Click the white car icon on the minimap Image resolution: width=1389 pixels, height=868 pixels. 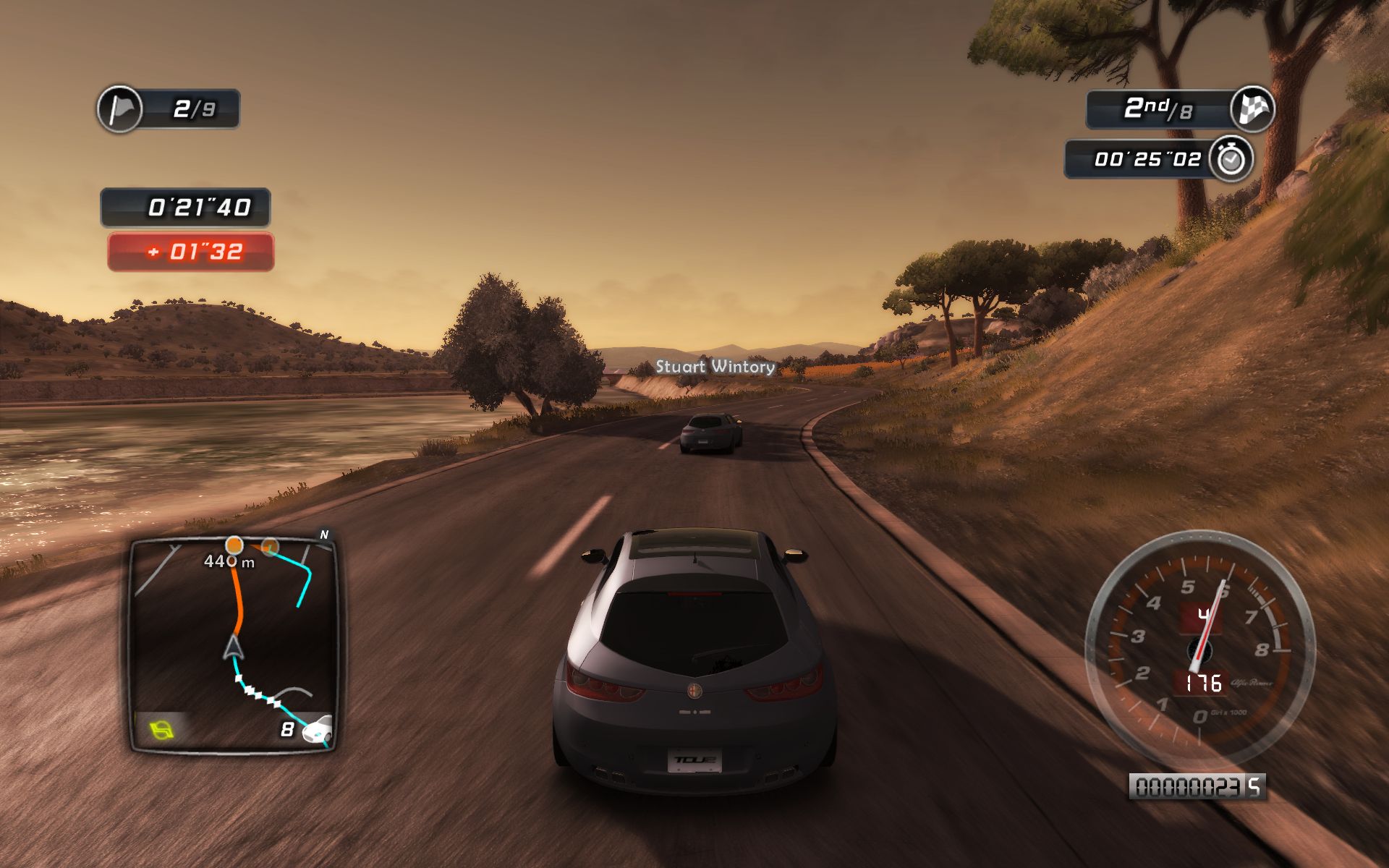[x=317, y=729]
